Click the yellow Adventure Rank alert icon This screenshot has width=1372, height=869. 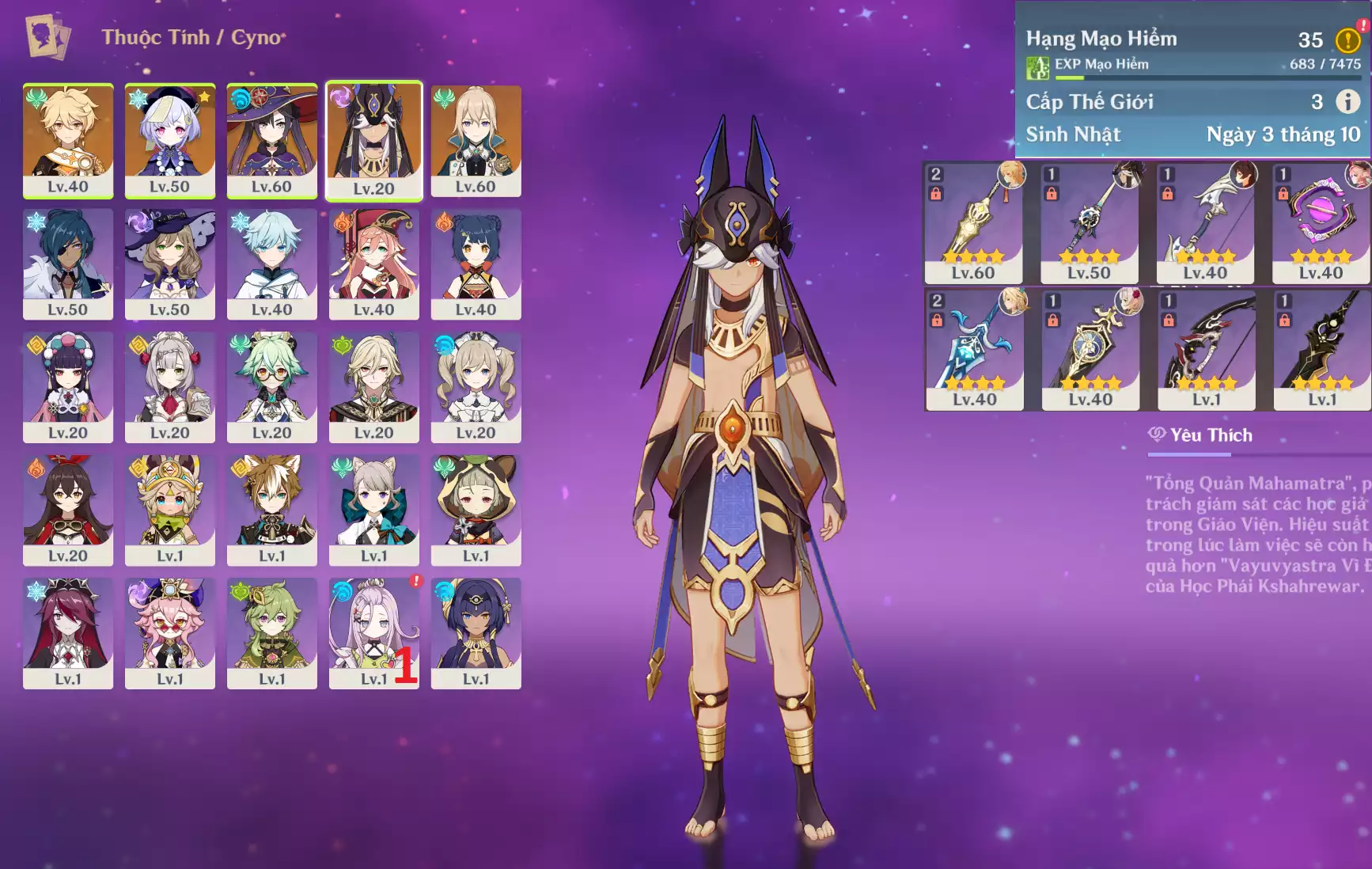click(1347, 40)
